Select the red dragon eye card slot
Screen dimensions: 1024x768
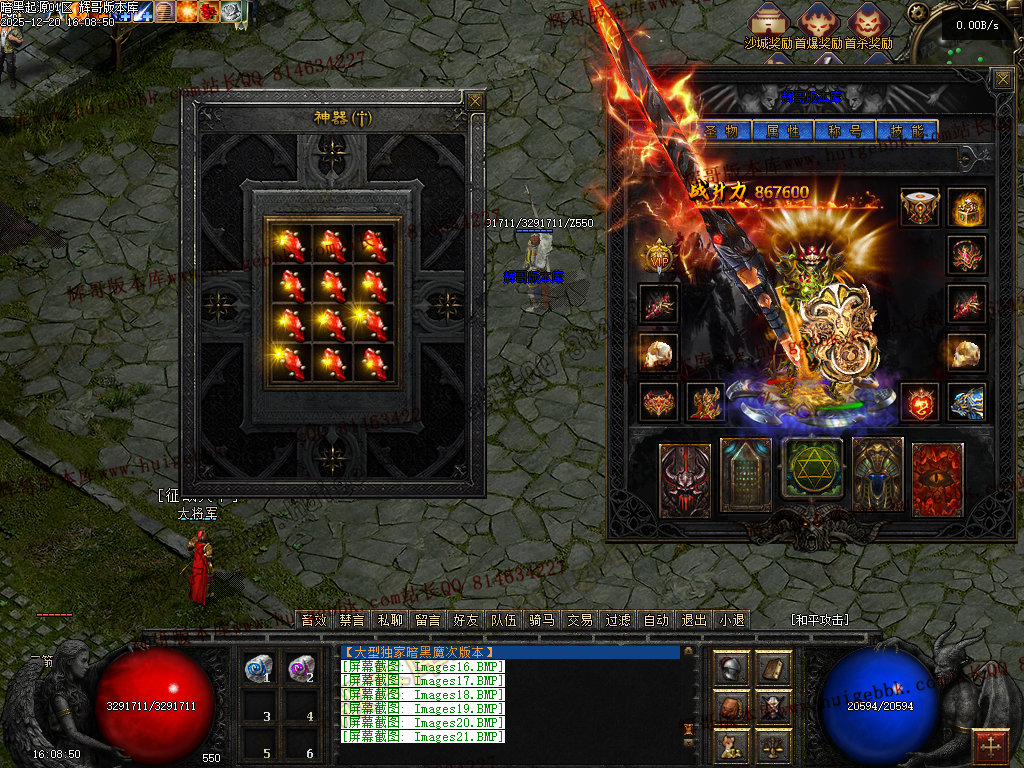tap(937, 478)
